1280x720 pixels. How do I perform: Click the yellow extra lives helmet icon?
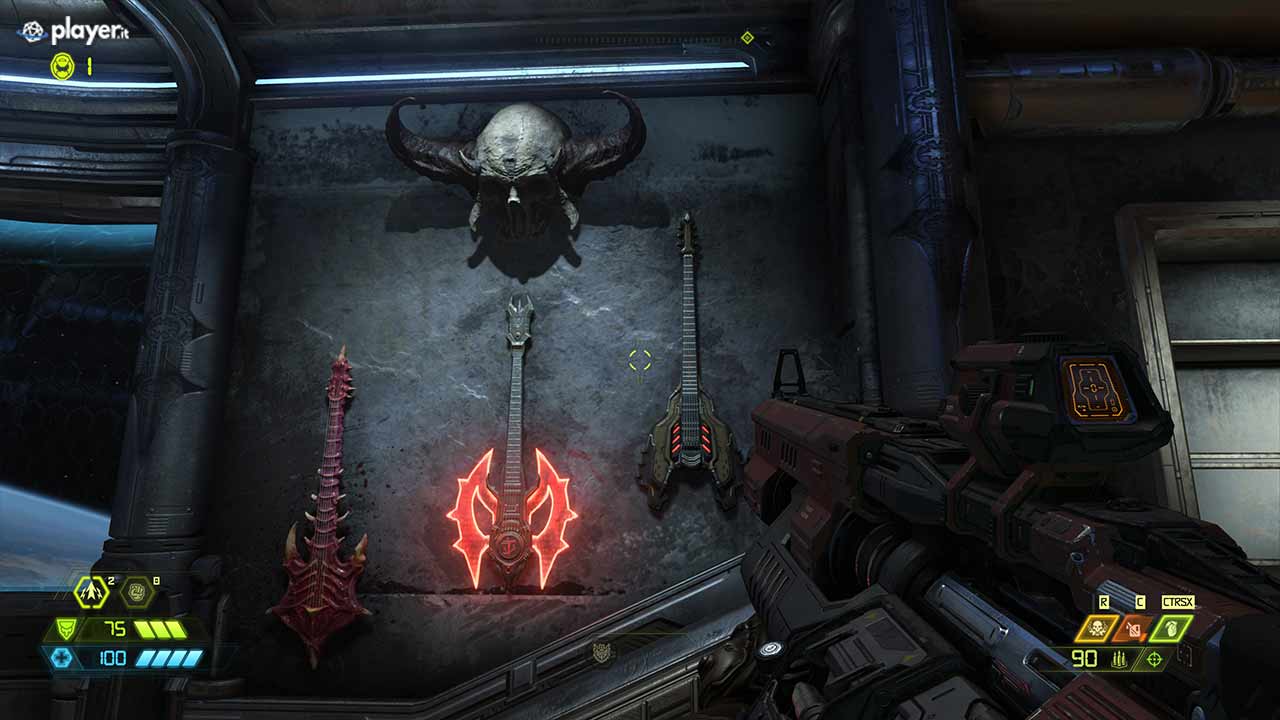click(62, 66)
